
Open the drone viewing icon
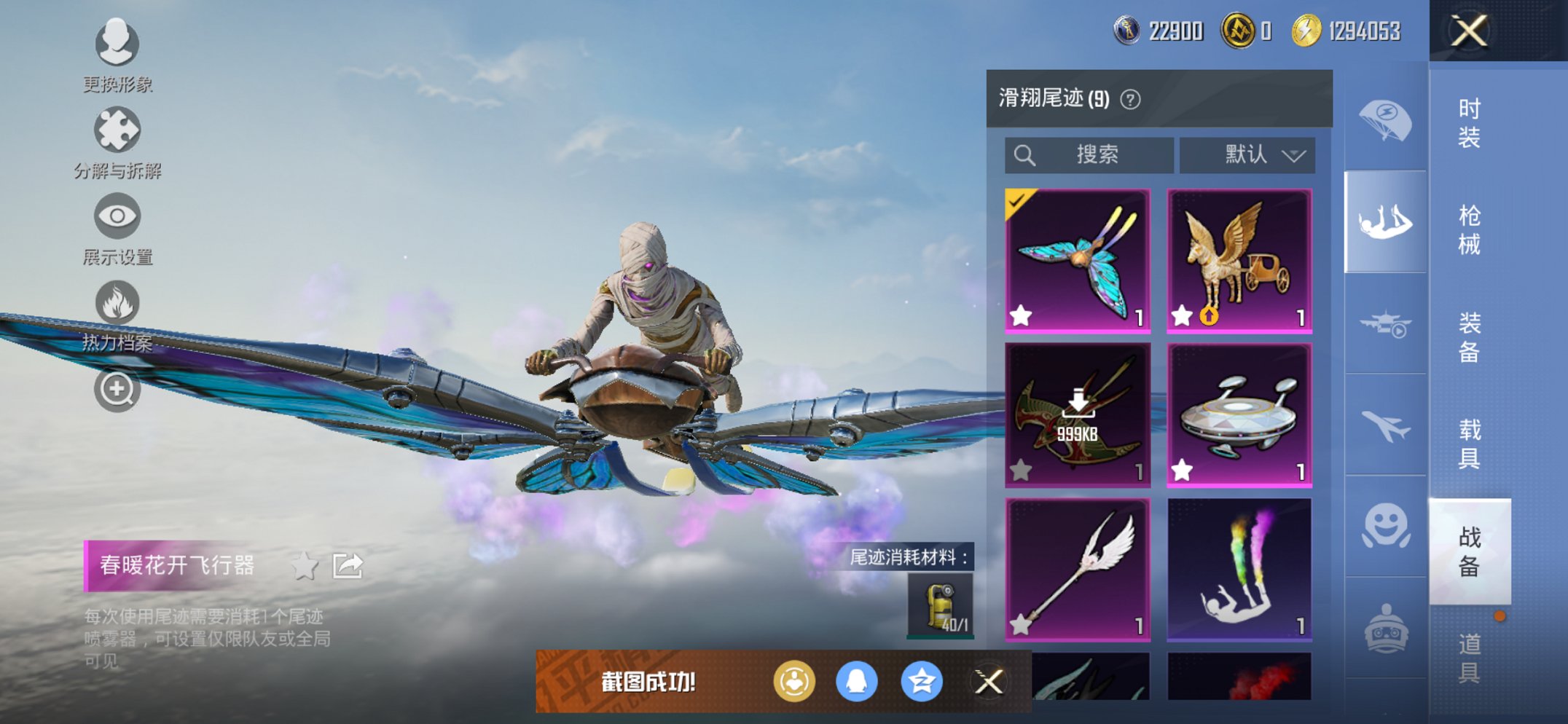click(x=1387, y=323)
